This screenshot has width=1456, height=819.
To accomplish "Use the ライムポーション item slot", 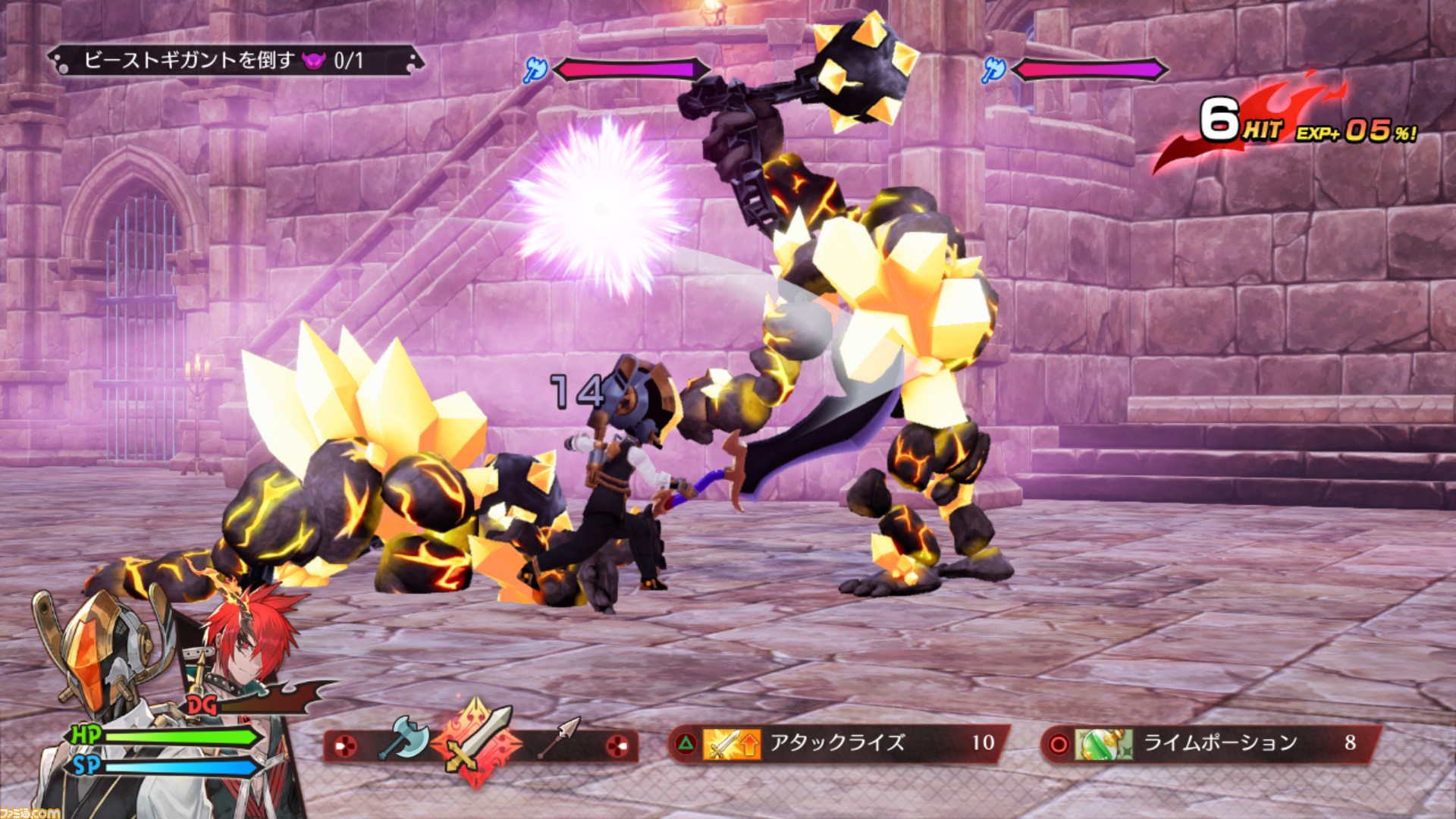I will click(x=1211, y=743).
